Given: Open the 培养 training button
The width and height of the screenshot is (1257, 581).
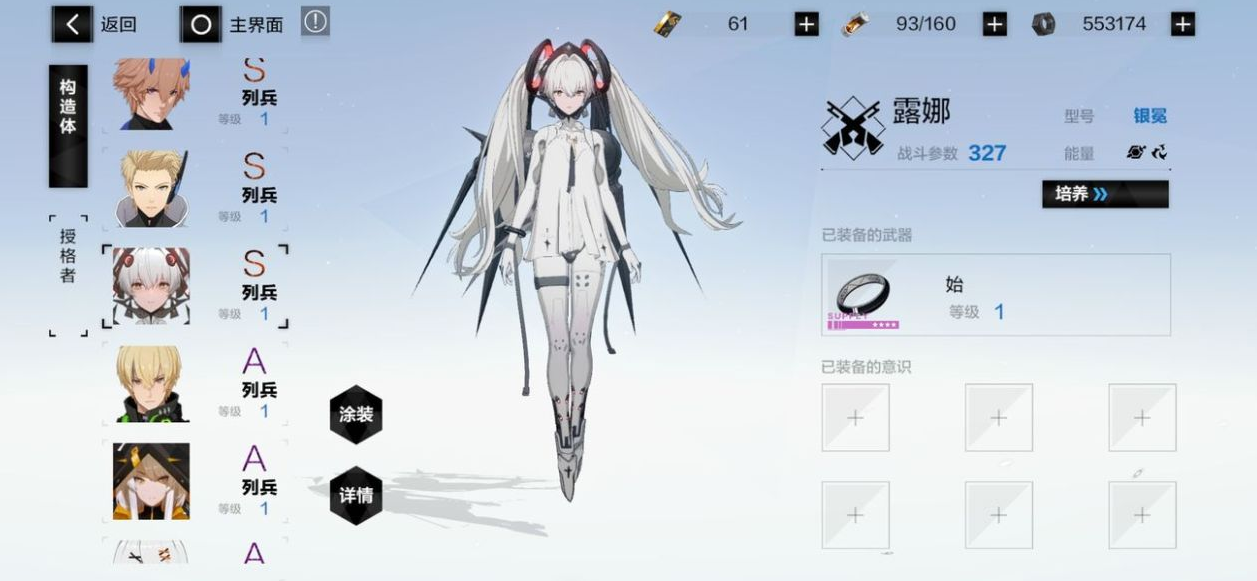Looking at the screenshot, I should pyautogui.click(x=1104, y=194).
